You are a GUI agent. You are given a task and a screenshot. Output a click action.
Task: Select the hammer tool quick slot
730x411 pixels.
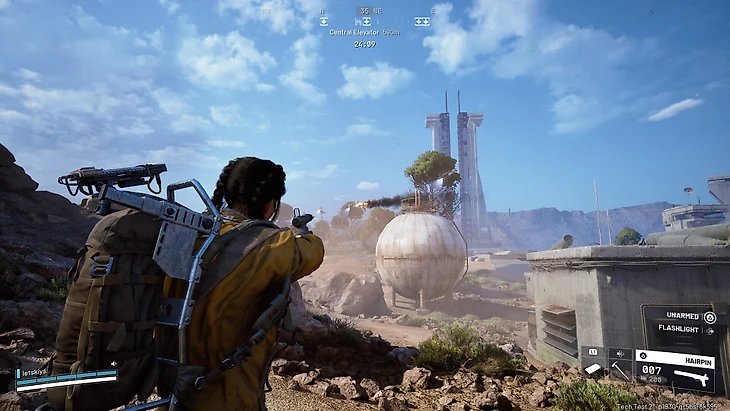620,370
